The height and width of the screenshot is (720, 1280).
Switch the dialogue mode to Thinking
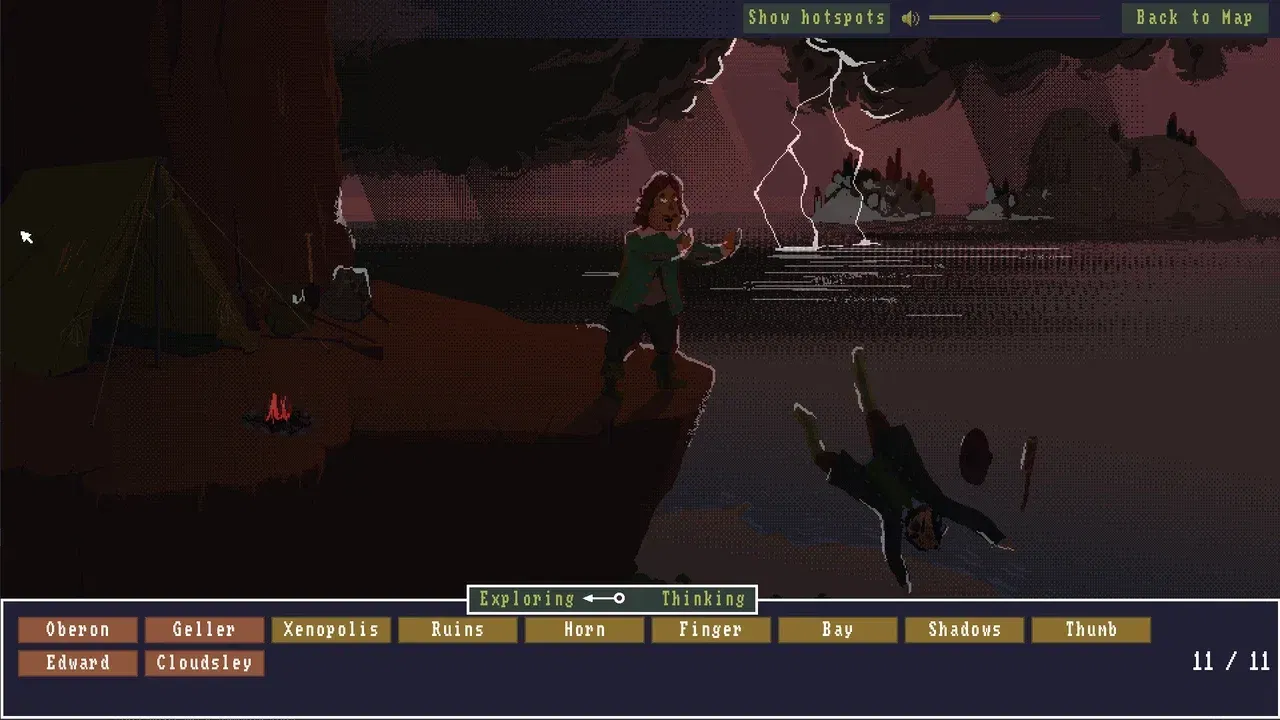pos(703,598)
